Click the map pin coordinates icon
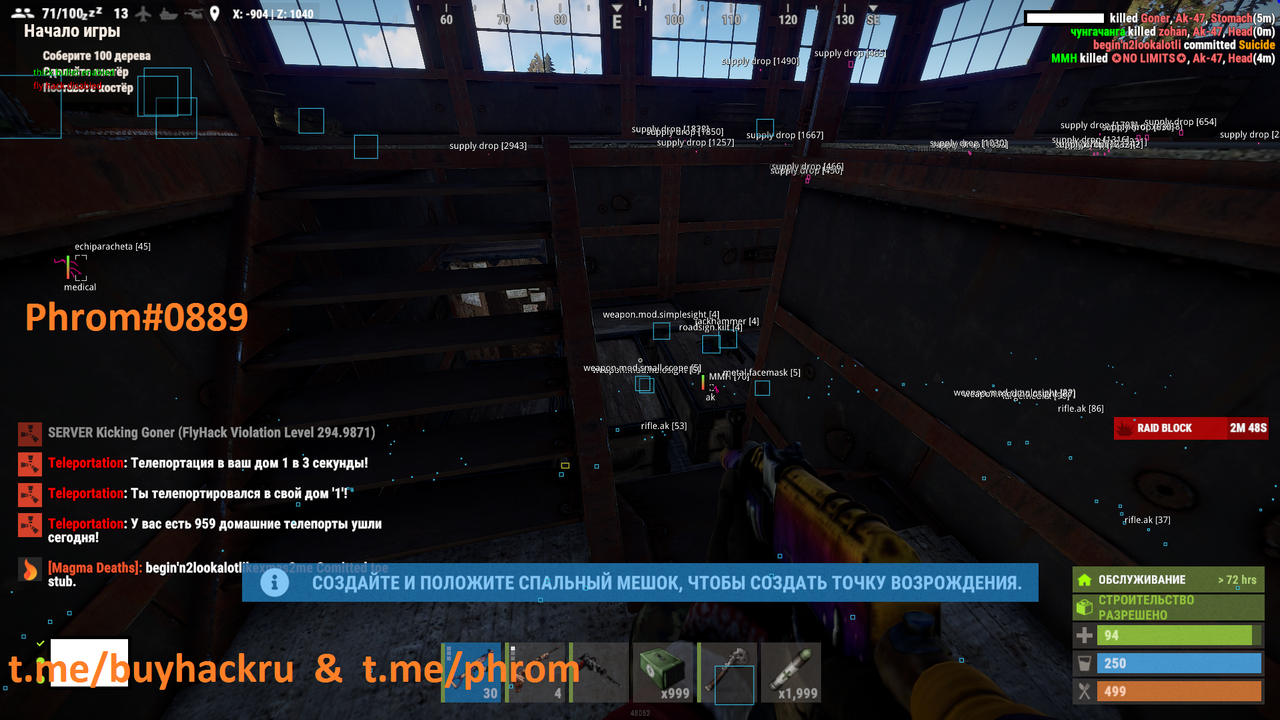 pos(214,14)
